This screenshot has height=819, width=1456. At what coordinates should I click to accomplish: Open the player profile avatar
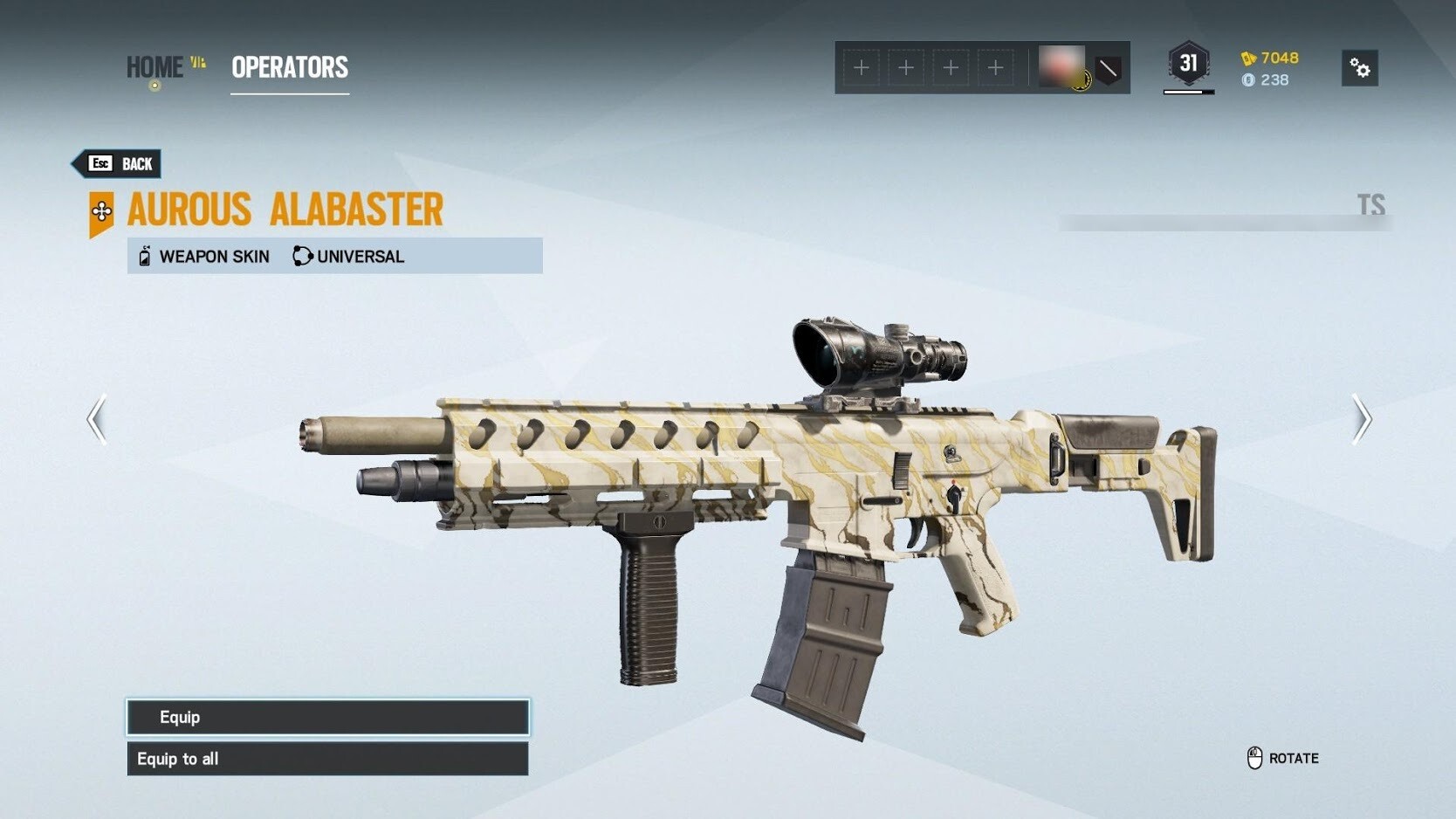pyautogui.click(x=1061, y=66)
